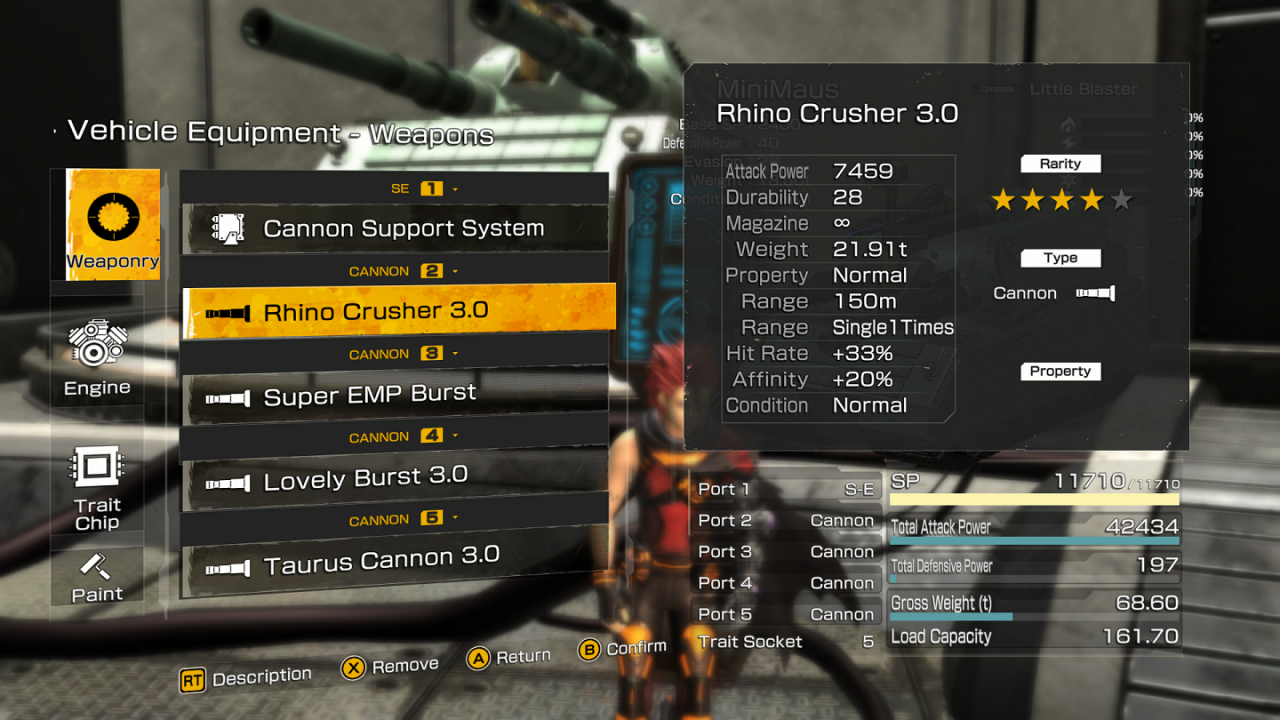Select the Weaponry category tab
Image resolution: width=1280 pixels, height=720 pixels.
(x=112, y=224)
